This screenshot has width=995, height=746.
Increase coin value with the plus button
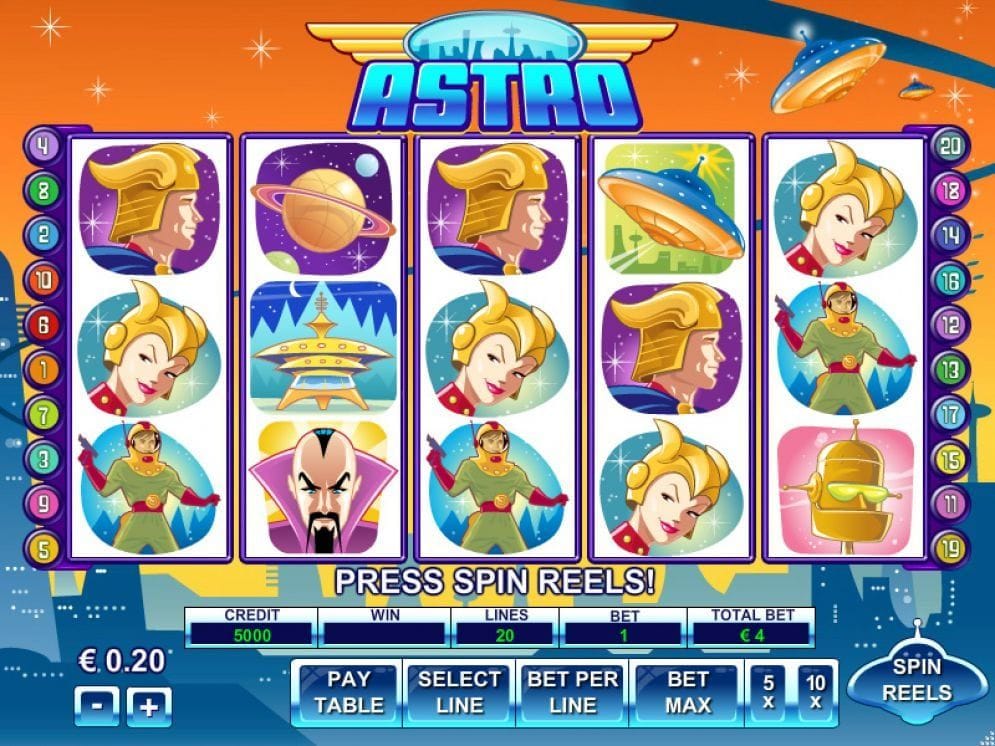click(x=149, y=707)
